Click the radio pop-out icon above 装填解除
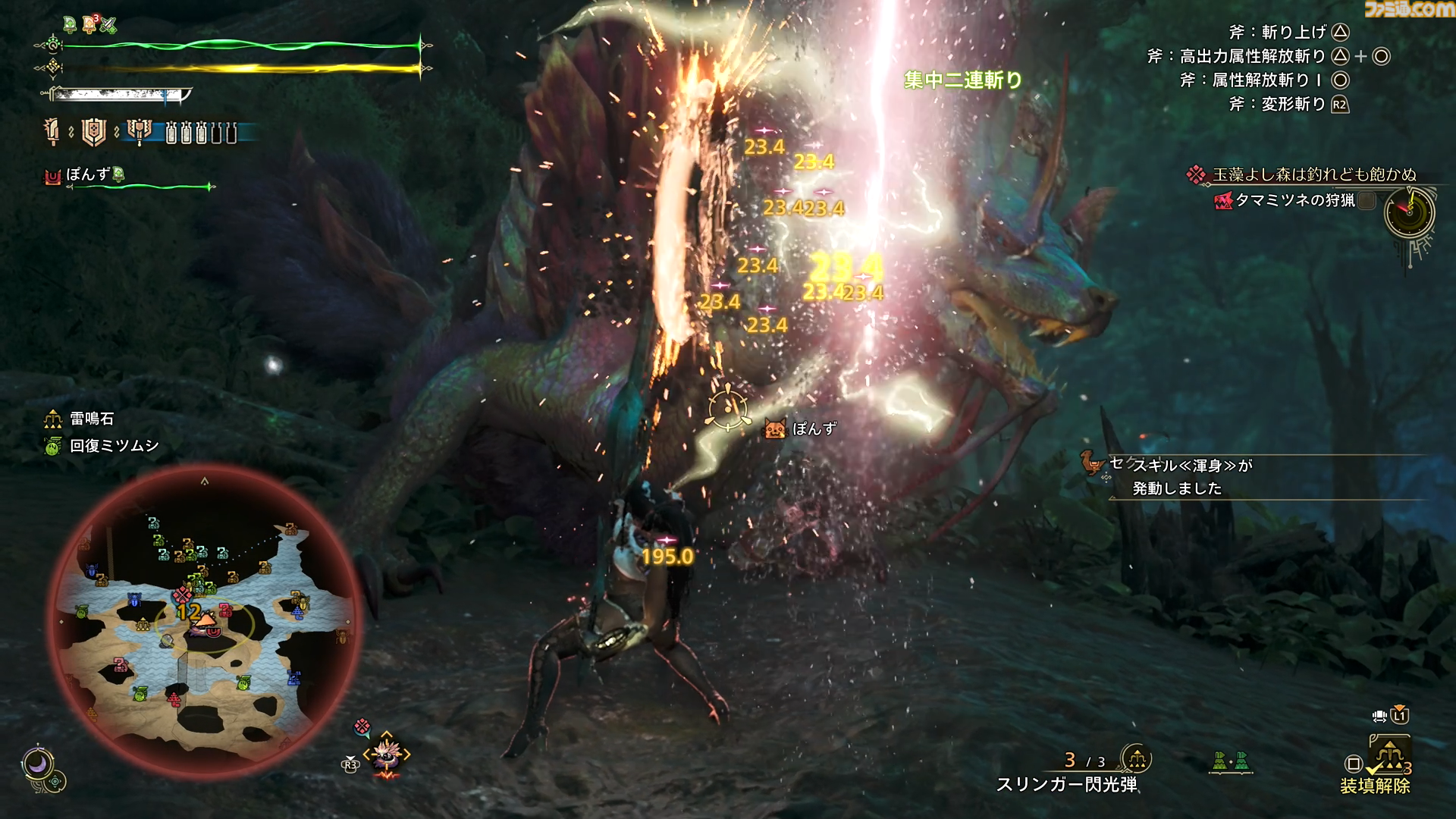Screen dimensions: 1456x819 tap(1380, 716)
